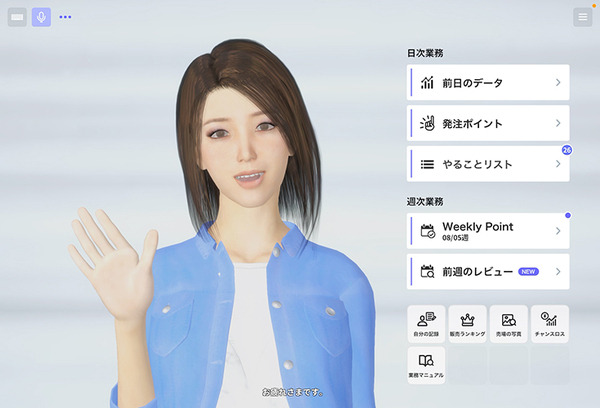Open 自分の記録 (my records) tile
The width and height of the screenshot is (600, 408).
426,323
